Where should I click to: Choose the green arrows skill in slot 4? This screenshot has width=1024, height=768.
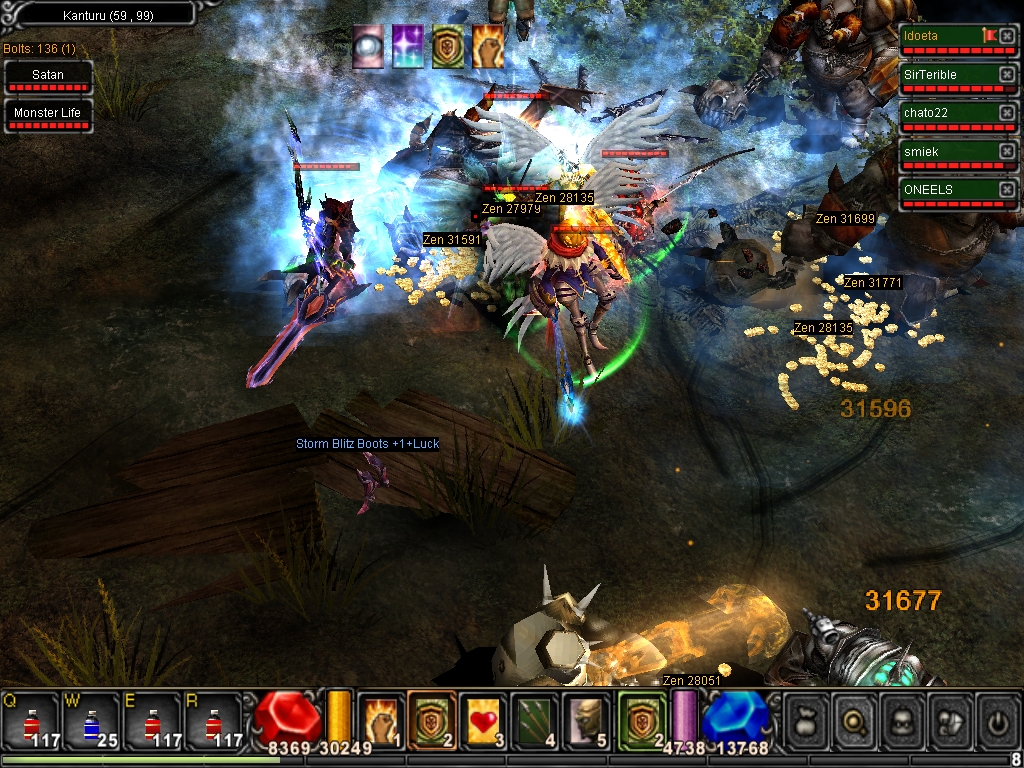[534, 719]
